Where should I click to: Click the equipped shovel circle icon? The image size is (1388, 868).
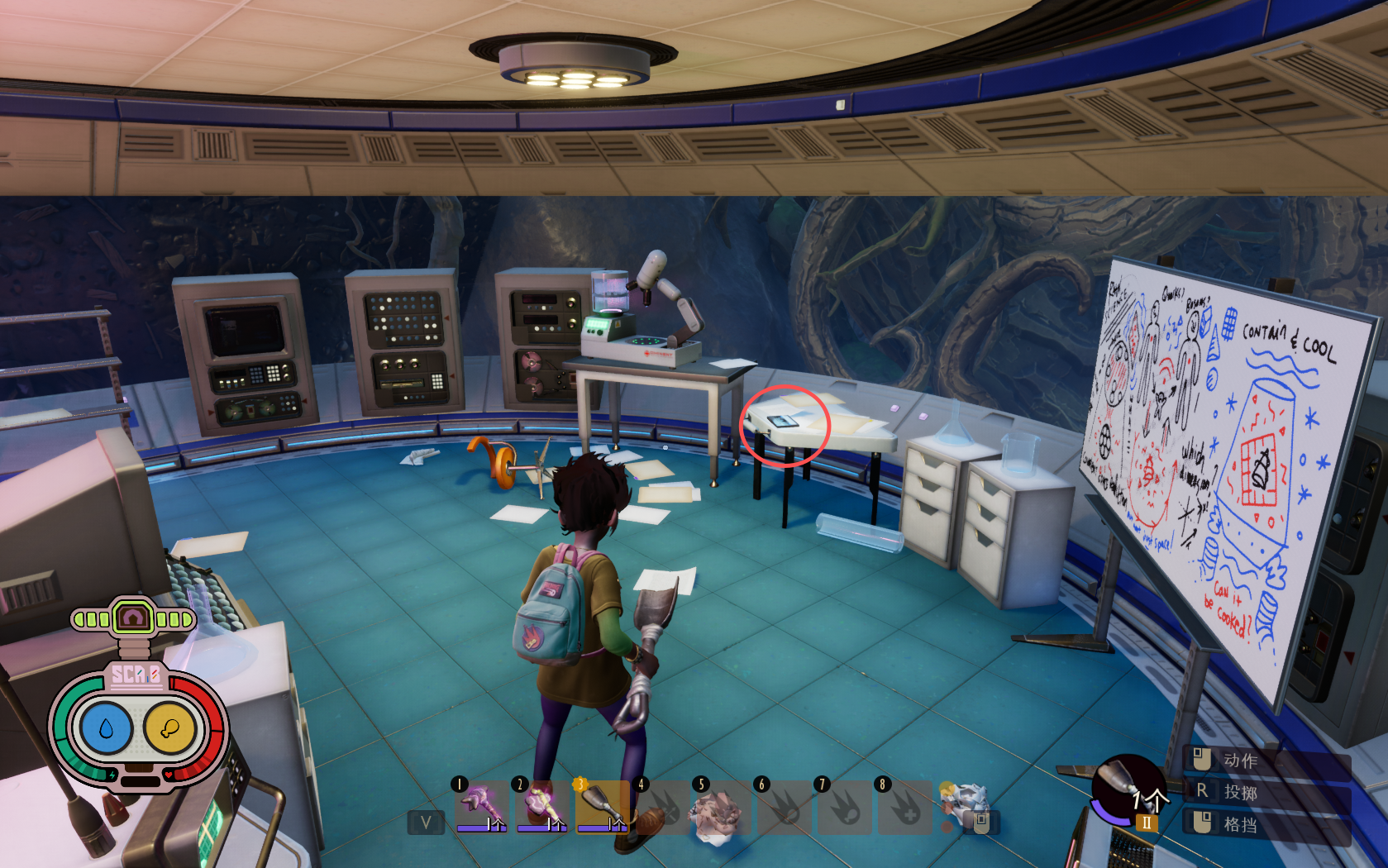pyautogui.click(x=1126, y=789)
